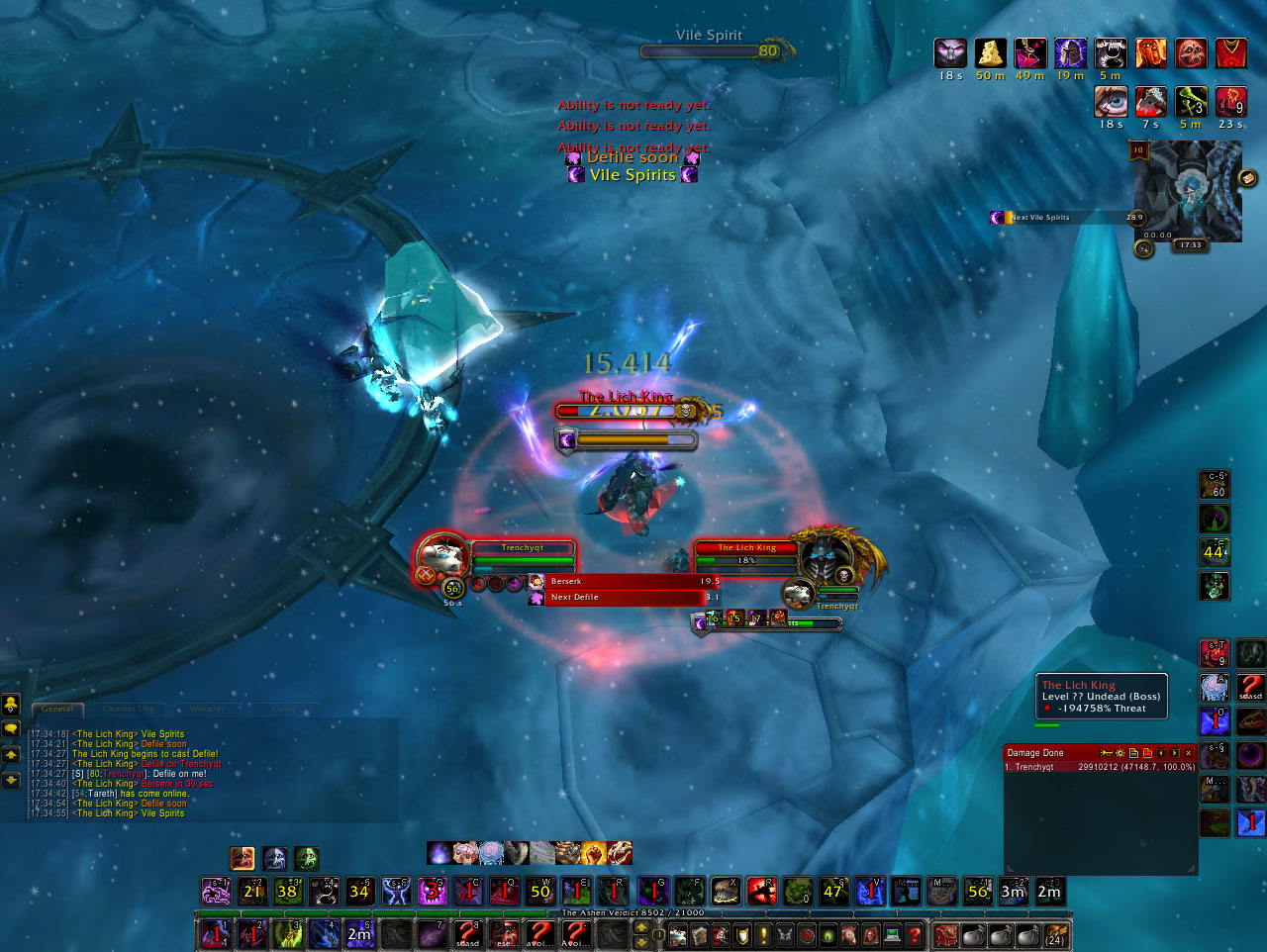The height and width of the screenshot is (952, 1267).
Task: Click the minimap tracking magnifier button
Action: [1143, 249]
